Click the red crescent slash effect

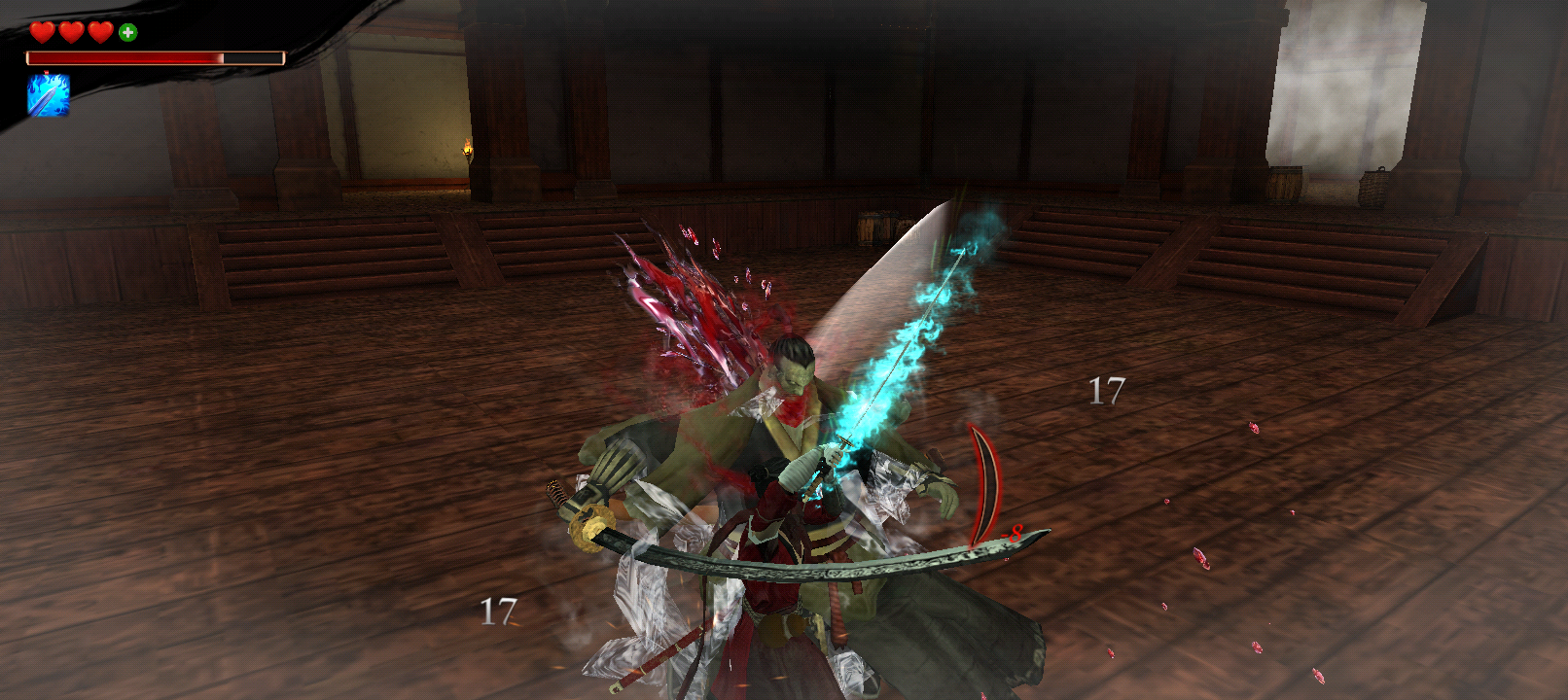point(985,481)
